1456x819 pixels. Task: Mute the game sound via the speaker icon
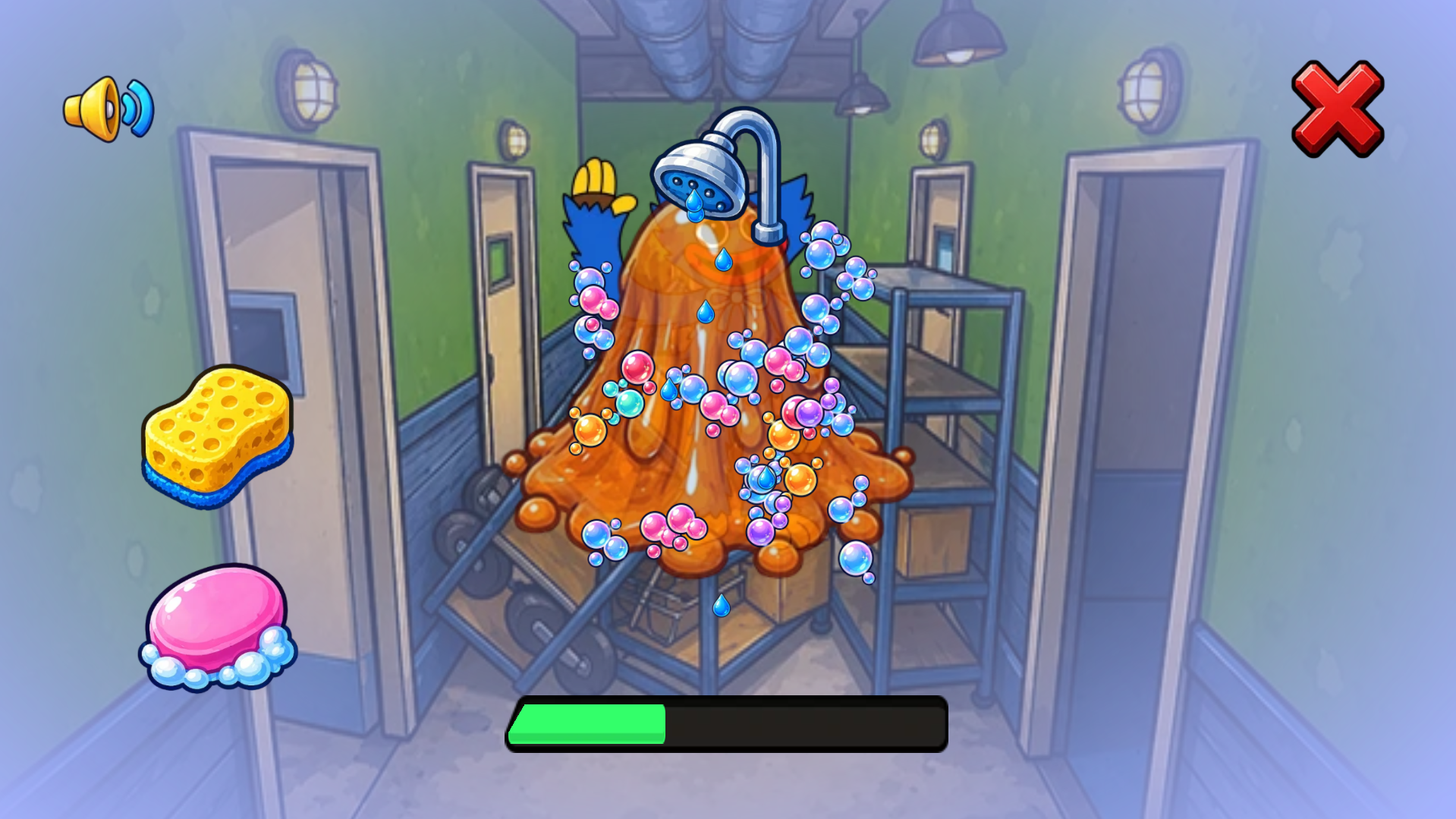click(106, 109)
